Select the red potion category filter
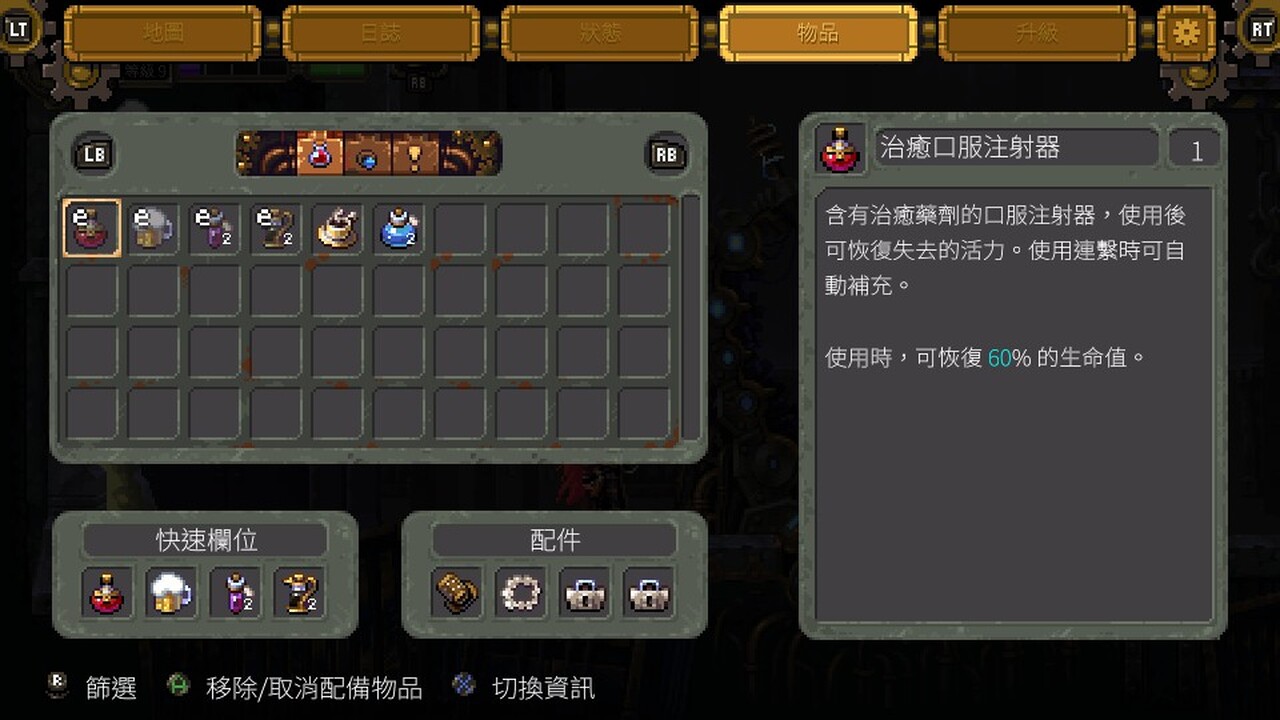The height and width of the screenshot is (720, 1280). (320, 154)
